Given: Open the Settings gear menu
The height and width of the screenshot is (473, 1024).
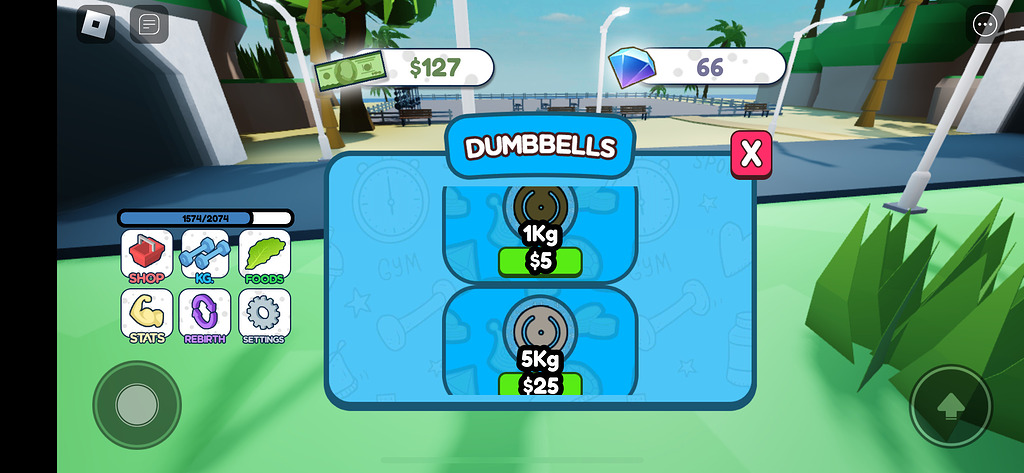Looking at the screenshot, I should pyautogui.click(x=264, y=315).
